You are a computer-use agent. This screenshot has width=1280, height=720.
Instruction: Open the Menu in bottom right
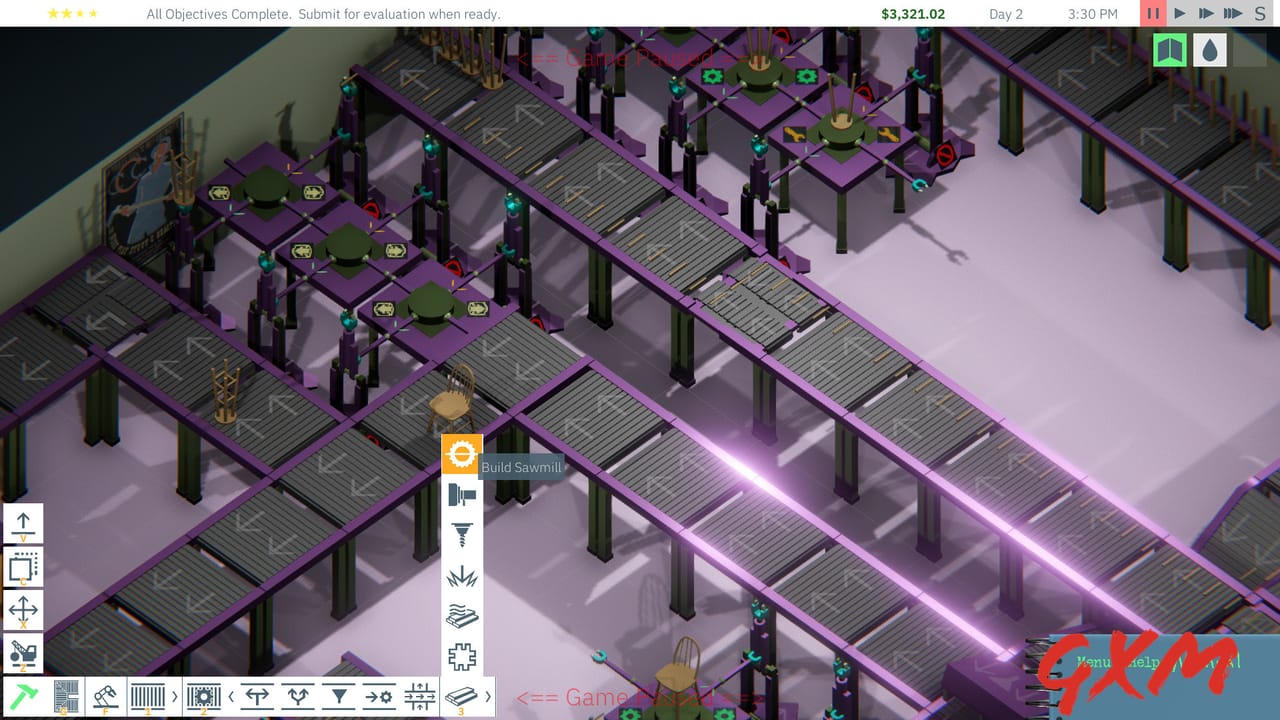1095,663
